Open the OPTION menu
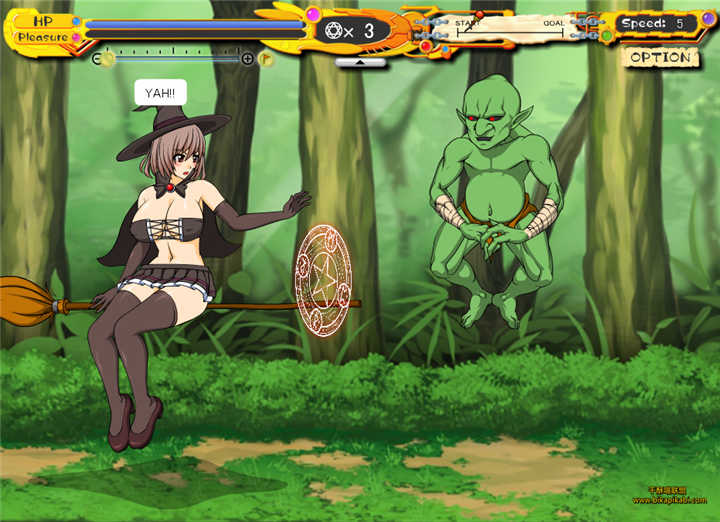This screenshot has width=720, height=522. tap(659, 57)
